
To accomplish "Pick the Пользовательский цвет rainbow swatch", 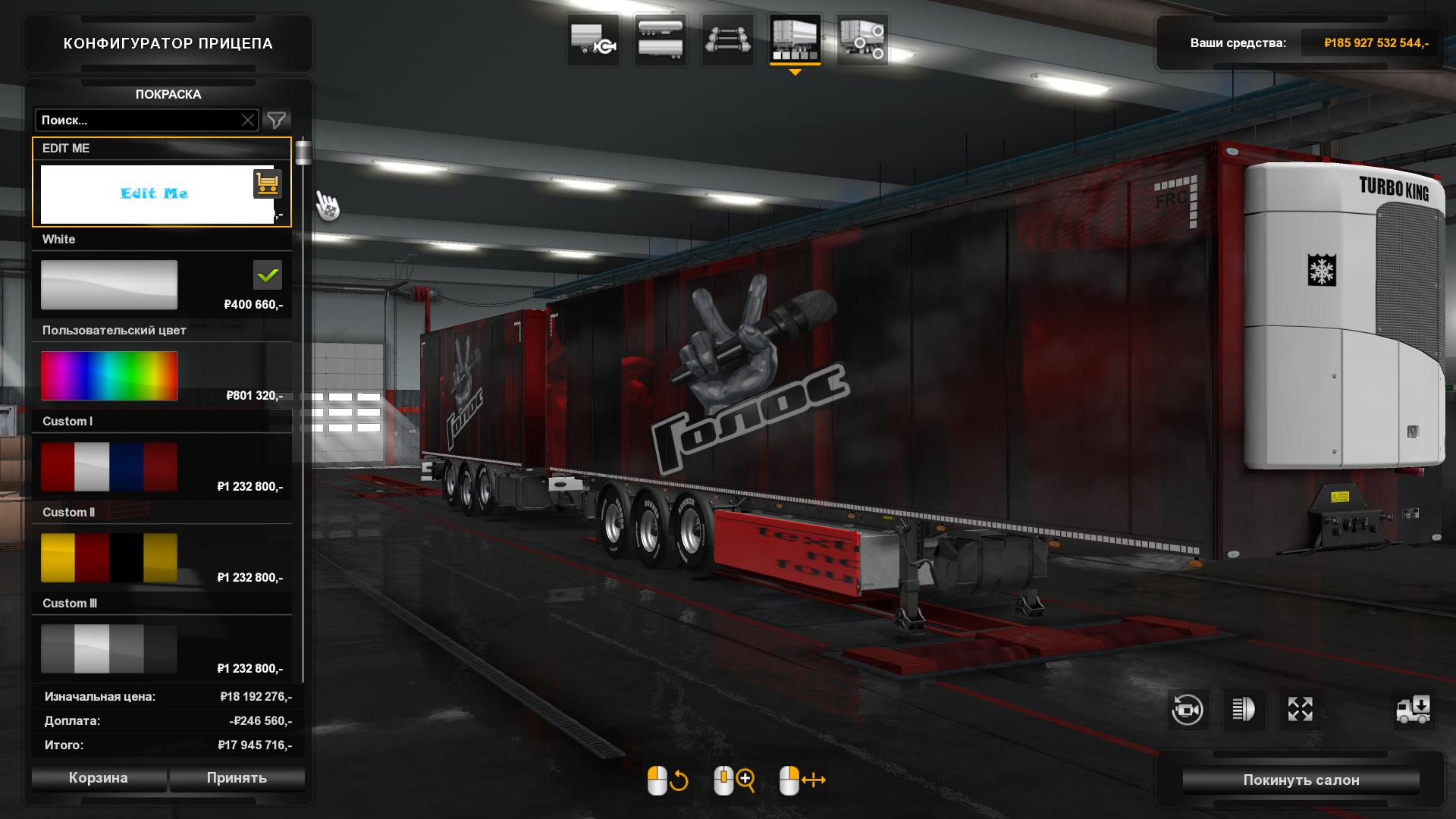I will click(109, 376).
